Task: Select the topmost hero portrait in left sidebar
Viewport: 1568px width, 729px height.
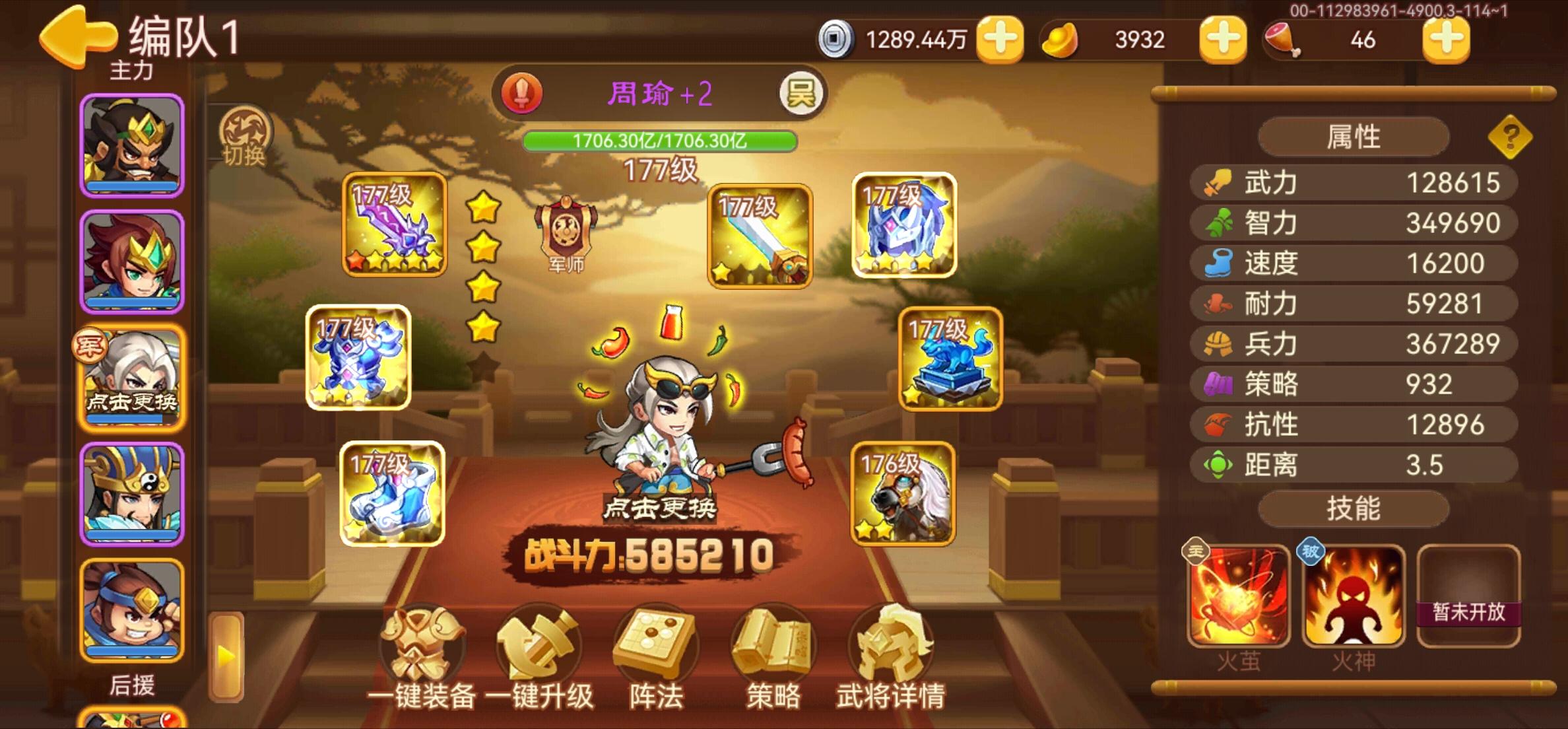Action: coord(131,145)
